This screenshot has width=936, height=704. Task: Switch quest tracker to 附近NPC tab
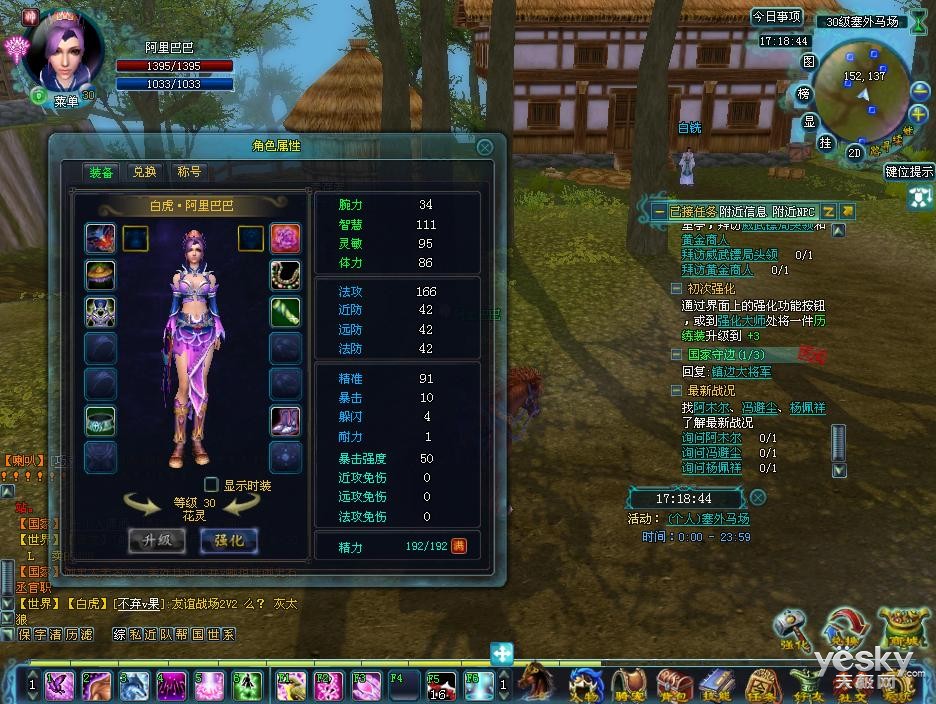(x=795, y=211)
